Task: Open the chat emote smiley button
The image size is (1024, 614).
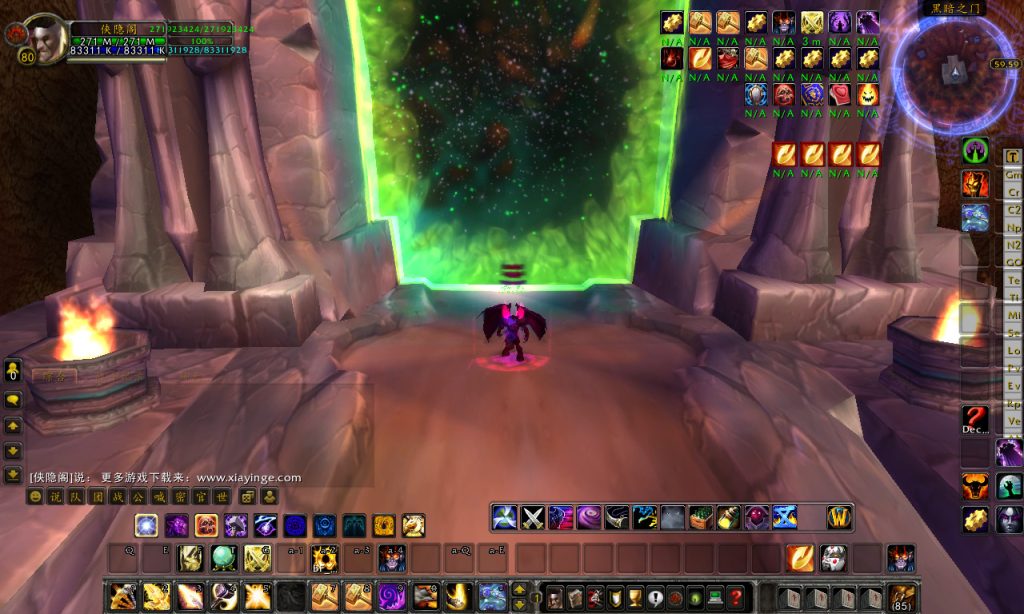Action: 35,496
